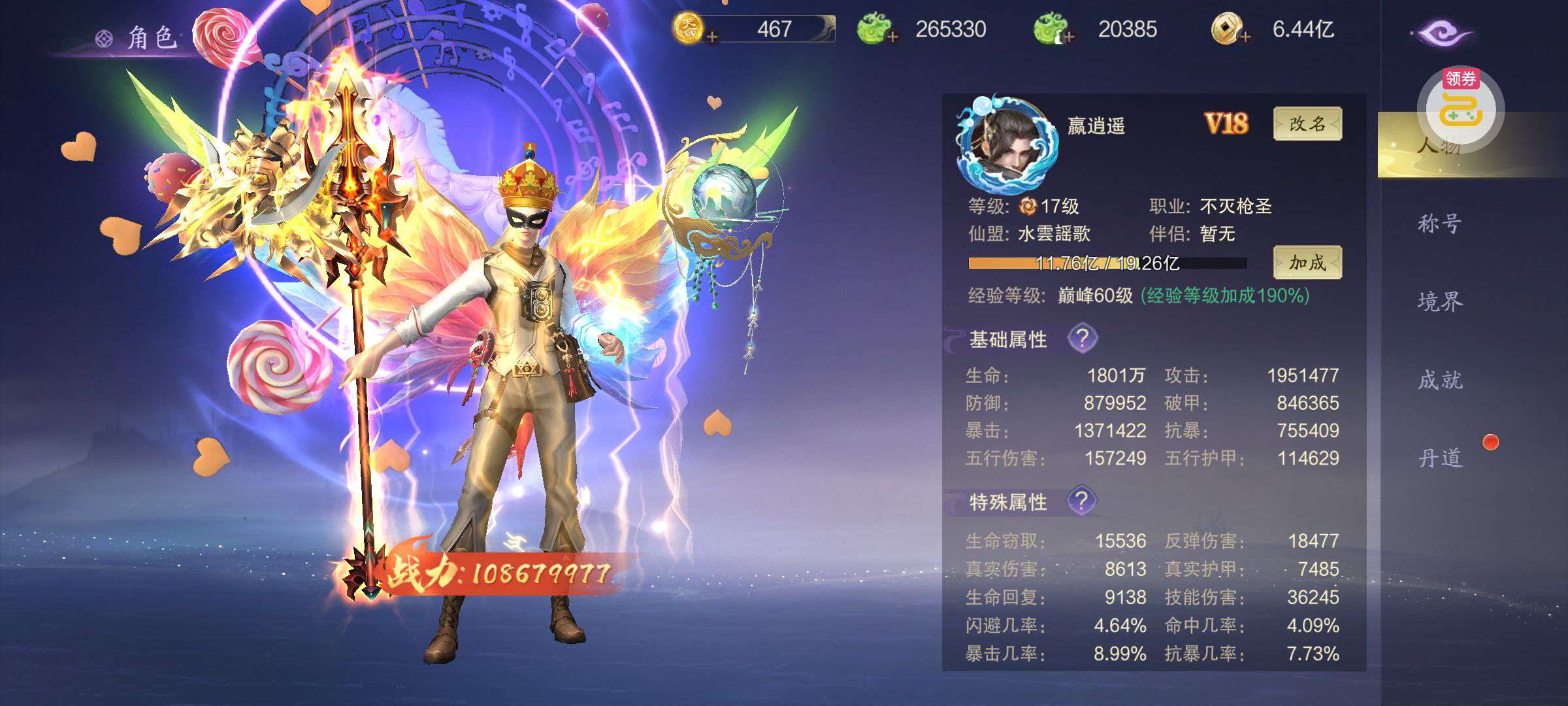1568x706 pixels.
Task: Go to the 丹道 tab
Action: point(1439,458)
